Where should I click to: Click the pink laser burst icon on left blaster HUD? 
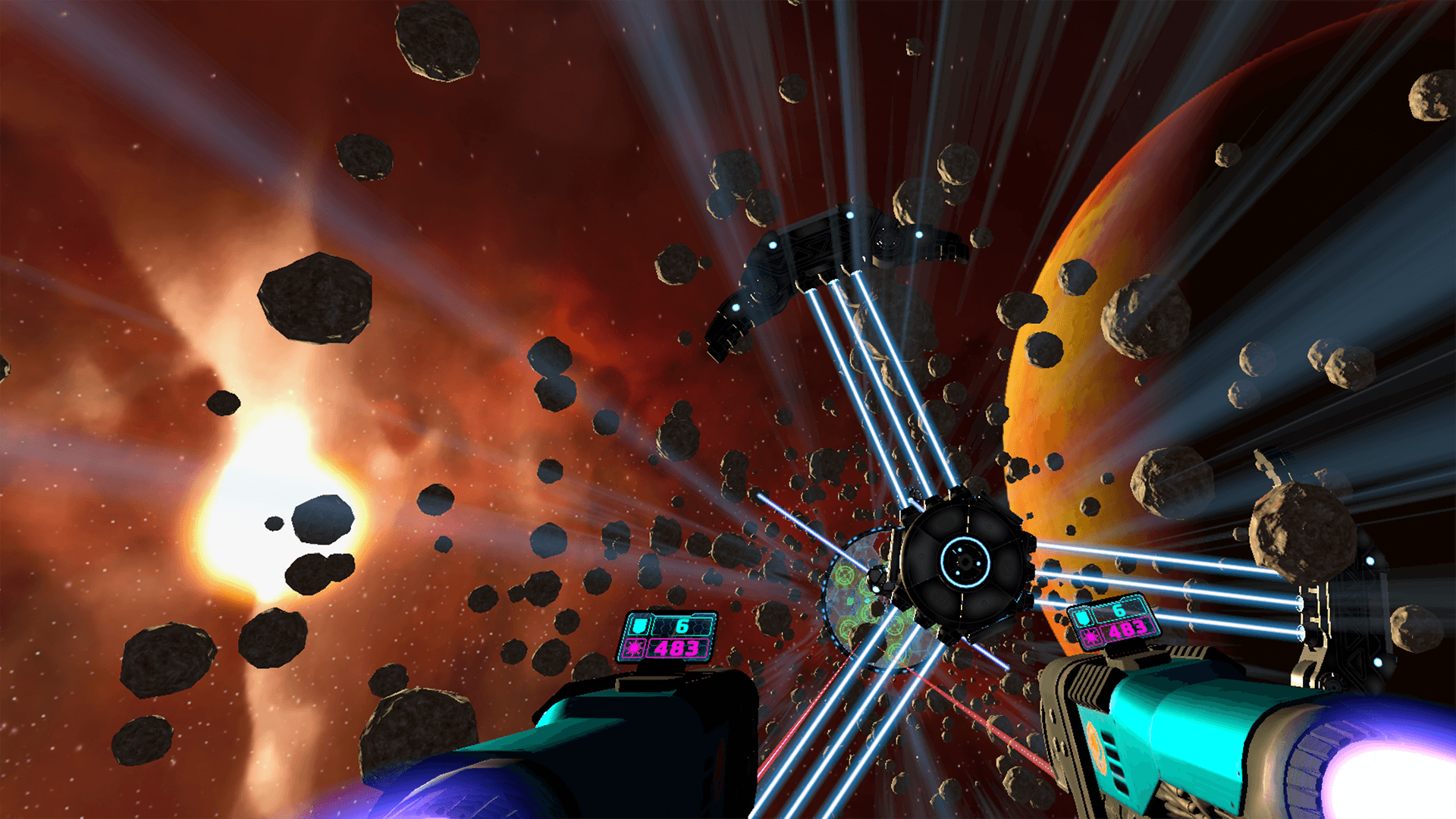[x=634, y=648]
